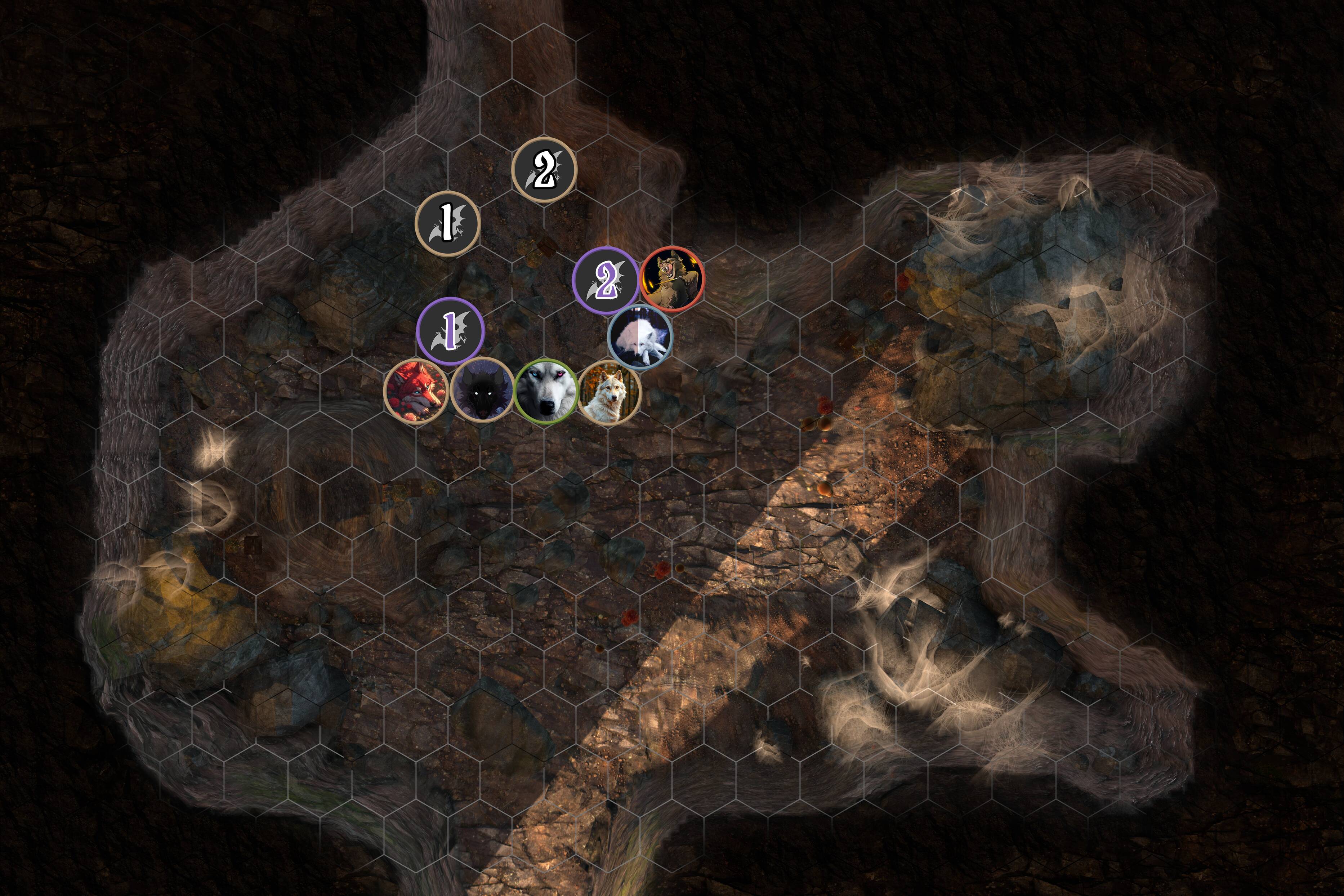
Task: Select the tan-bordered bat token numbered 1
Action: click(447, 223)
